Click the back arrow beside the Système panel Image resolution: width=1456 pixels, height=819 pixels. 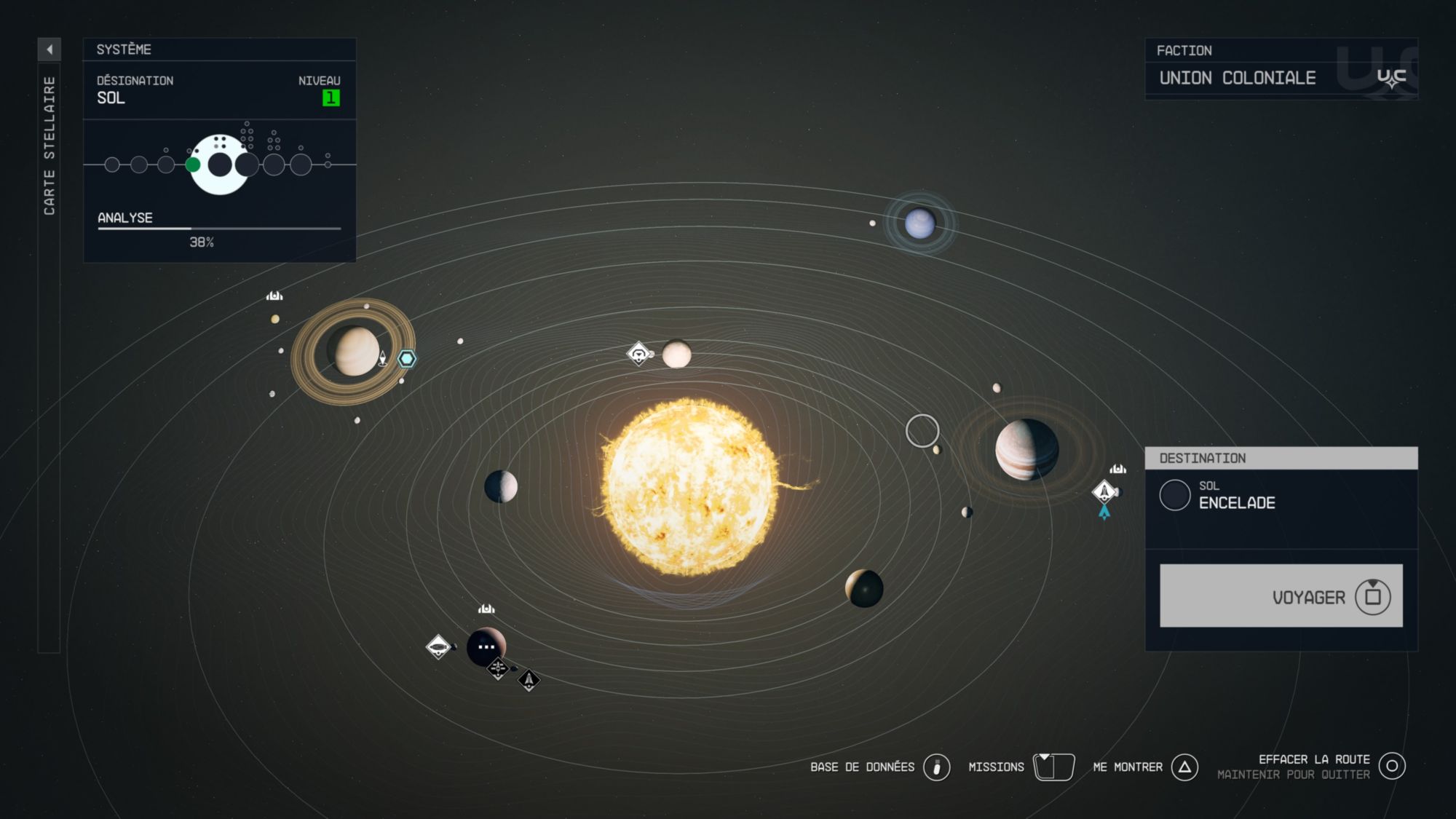coord(50,50)
